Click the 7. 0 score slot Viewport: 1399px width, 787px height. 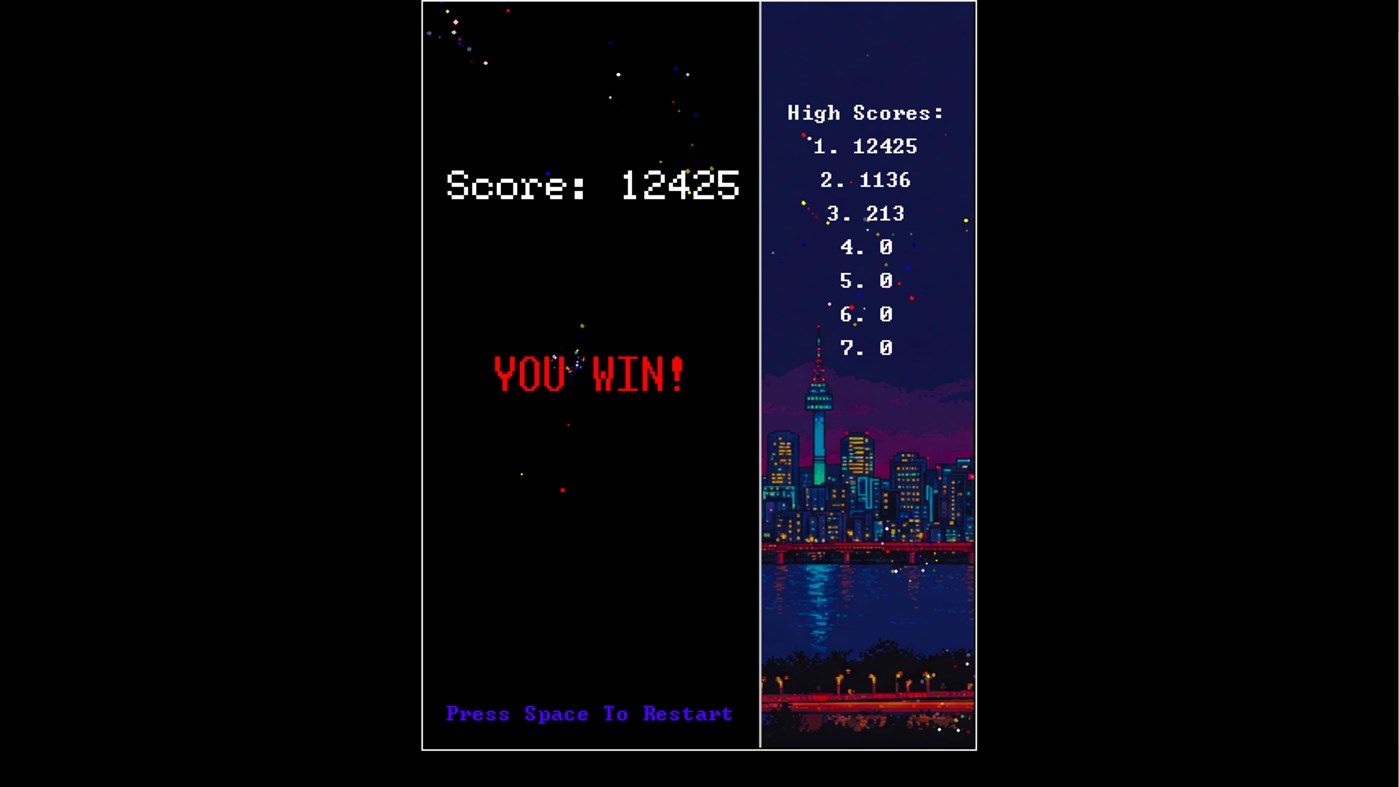click(x=864, y=348)
